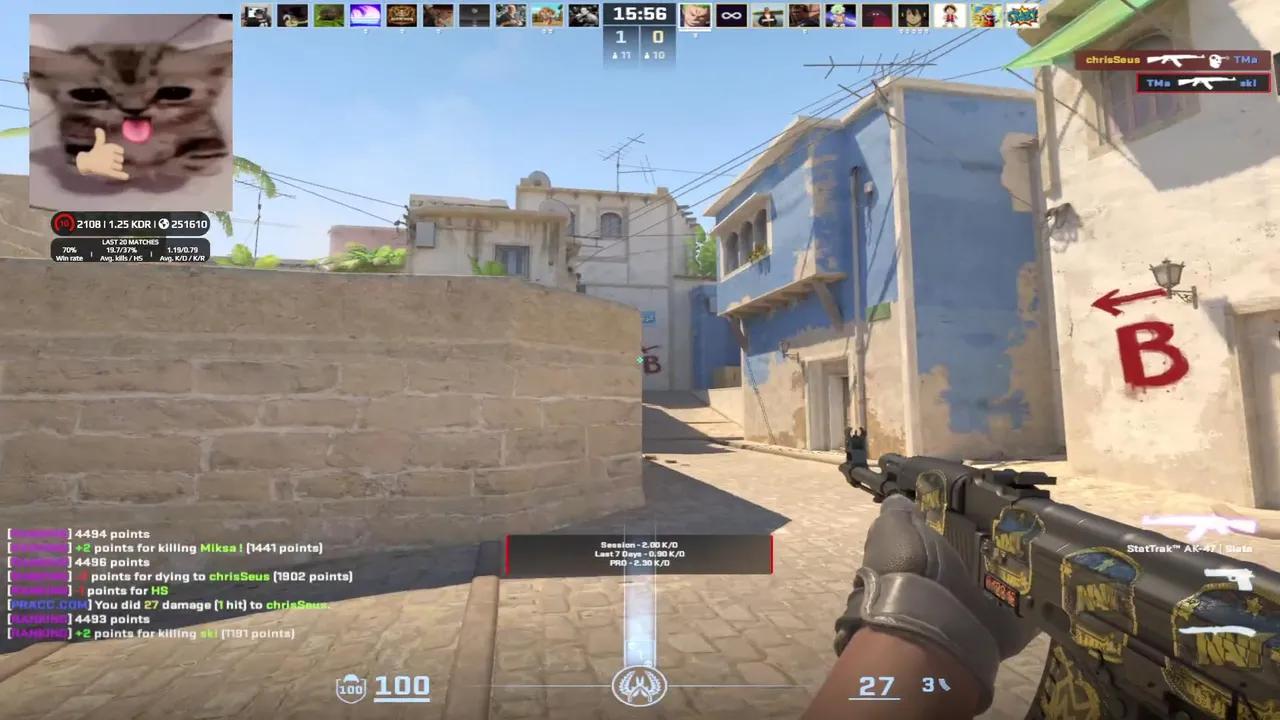The height and width of the screenshot is (720, 1280).
Task: Click the armor shield icon near health
Action: [350, 686]
